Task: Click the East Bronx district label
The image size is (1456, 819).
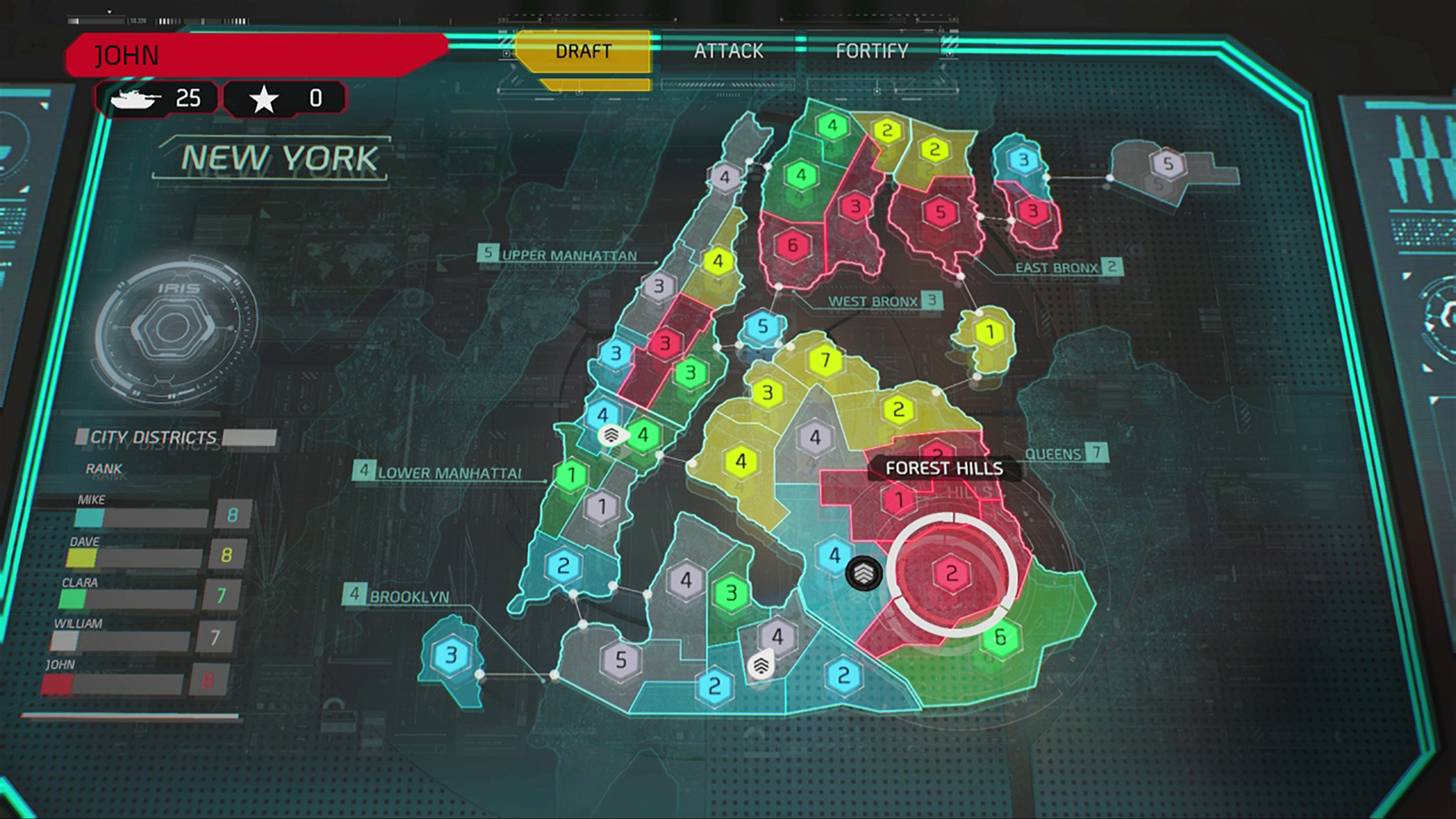Action: tap(1056, 268)
